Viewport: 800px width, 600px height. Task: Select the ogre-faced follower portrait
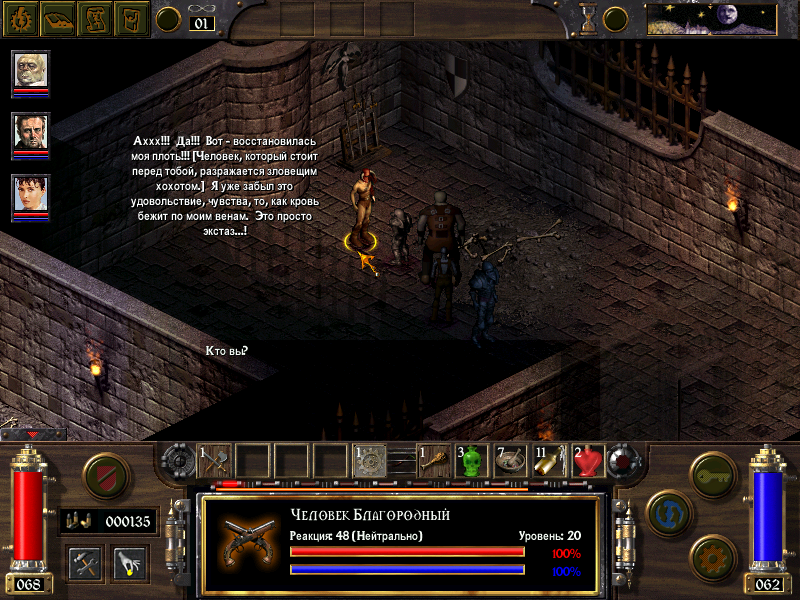(31, 71)
